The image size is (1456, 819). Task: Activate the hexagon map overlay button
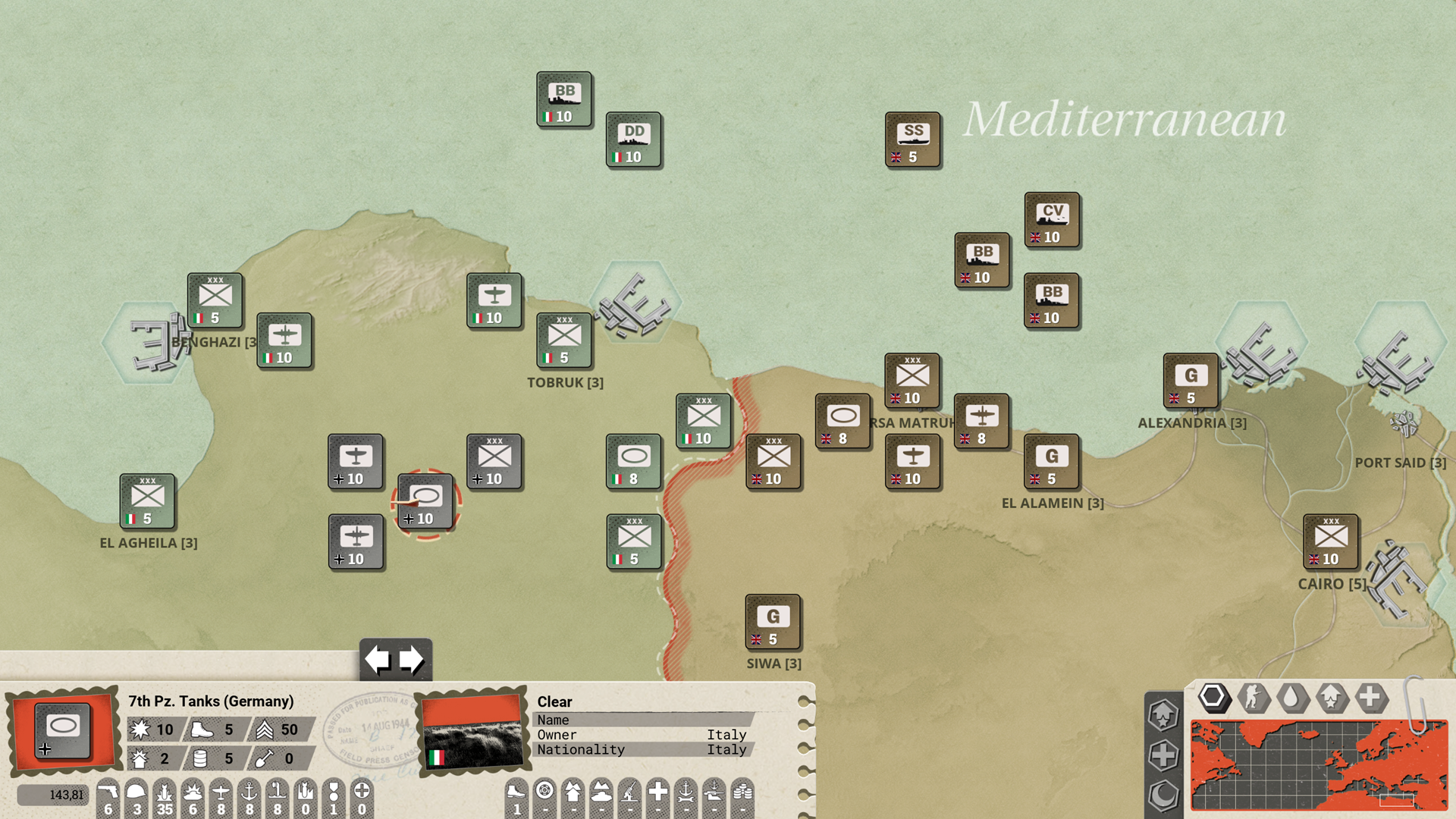click(x=1213, y=697)
